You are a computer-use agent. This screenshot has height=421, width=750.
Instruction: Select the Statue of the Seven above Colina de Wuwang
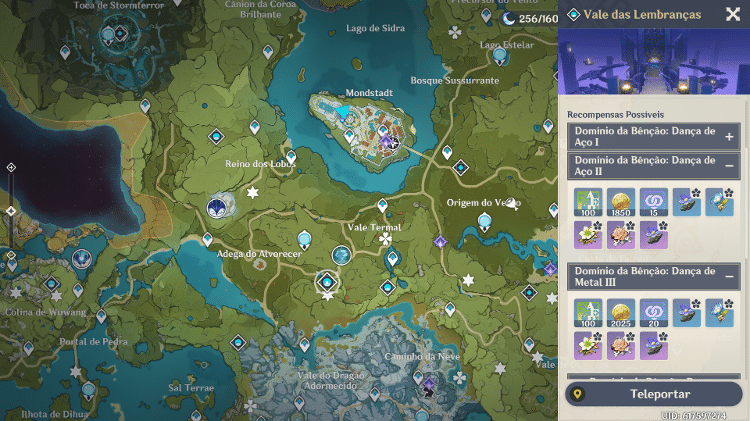click(x=80, y=258)
